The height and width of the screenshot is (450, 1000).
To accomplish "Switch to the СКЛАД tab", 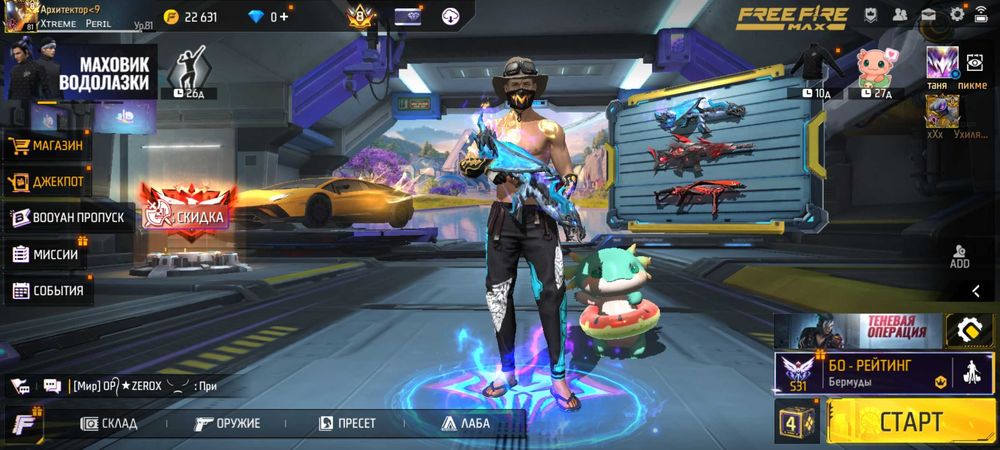I will click(108, 423).
